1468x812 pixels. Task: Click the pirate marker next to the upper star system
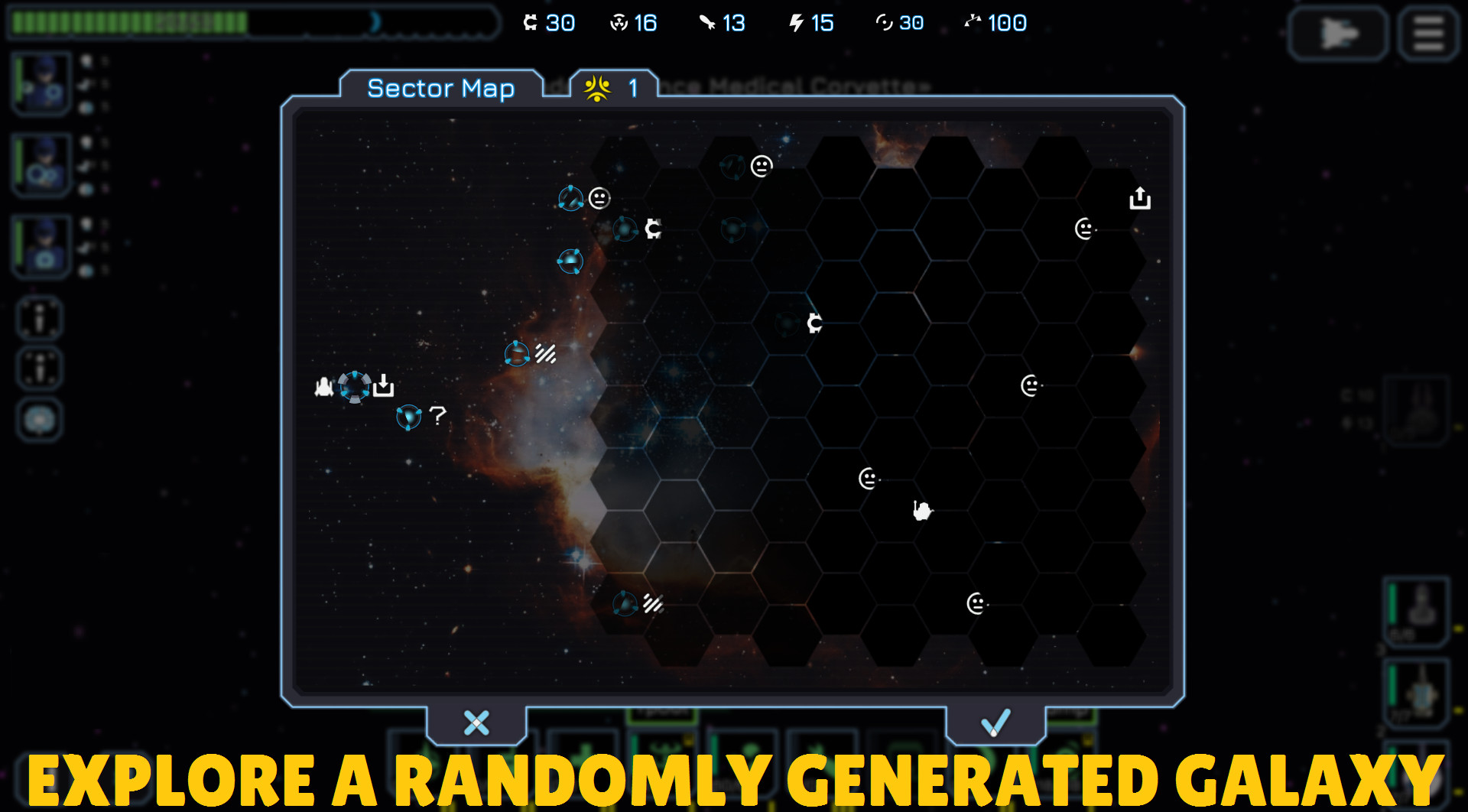[653, 228]
